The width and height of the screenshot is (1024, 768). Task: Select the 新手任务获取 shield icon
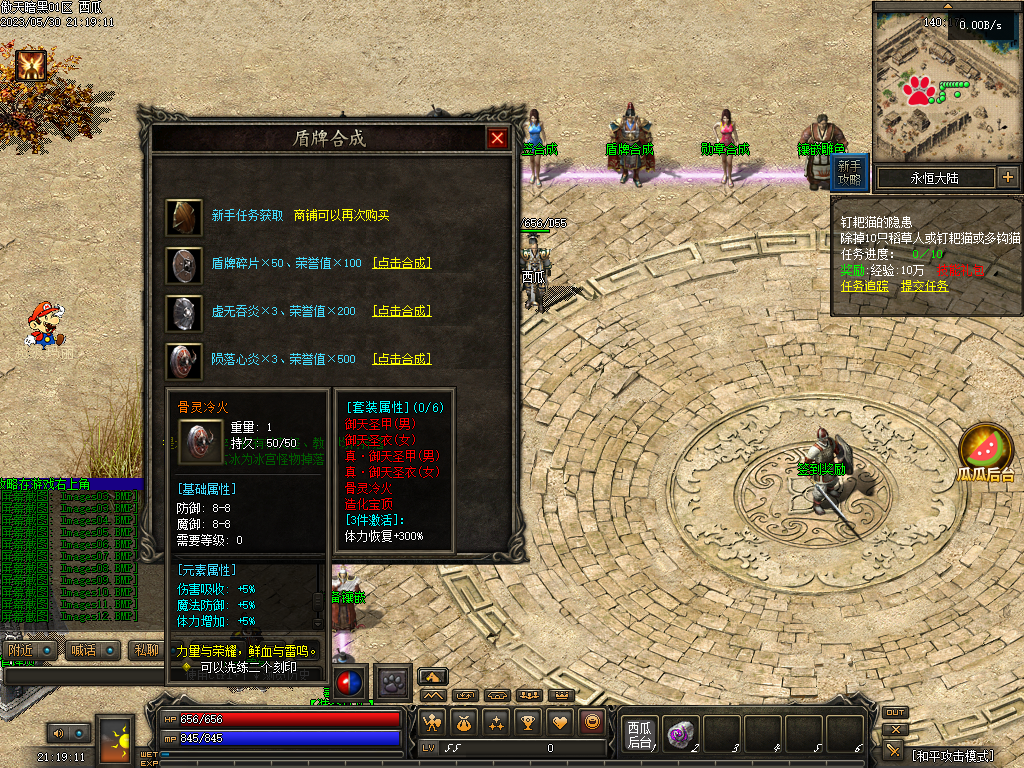pyautogui.click(x=184, y=216)
